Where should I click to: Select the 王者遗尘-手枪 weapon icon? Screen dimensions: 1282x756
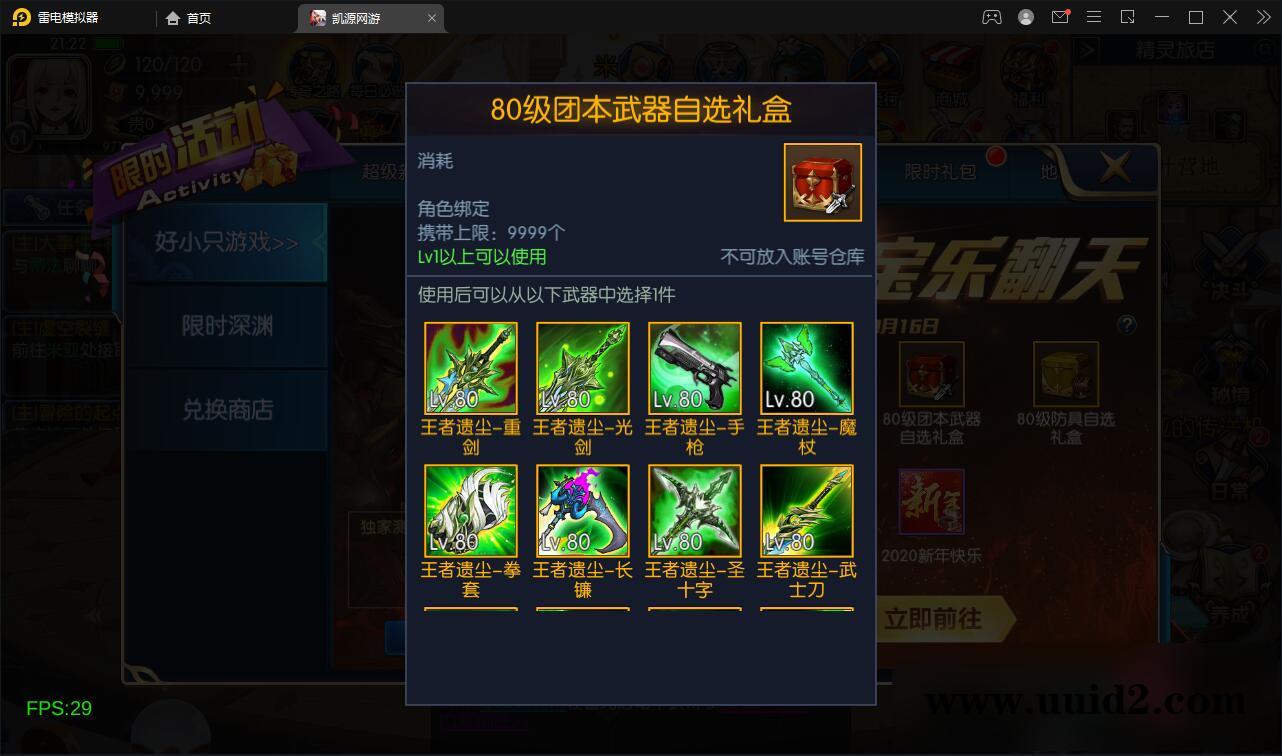coord(694,367)
